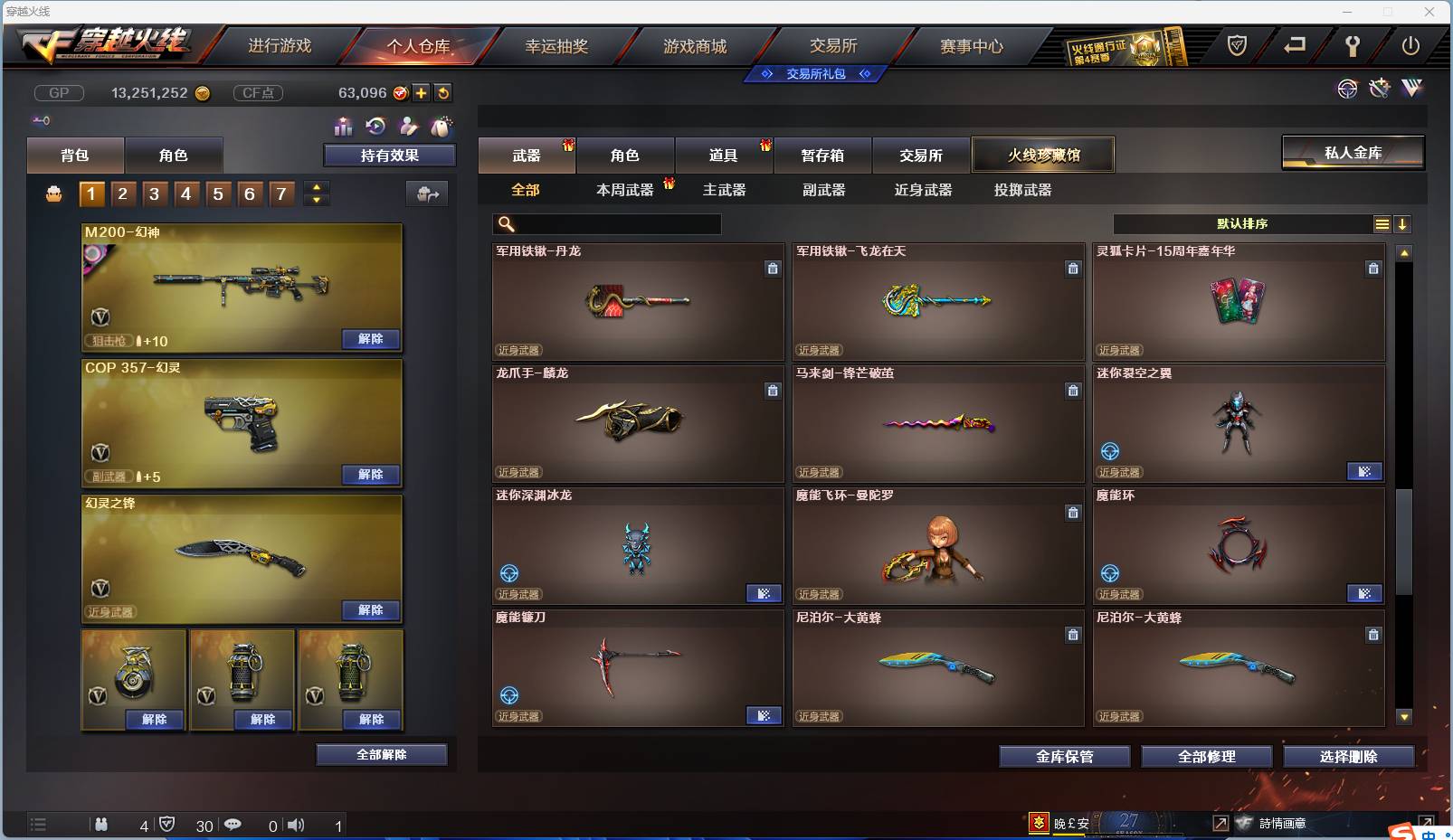Click the 全部解除 button below the backpack

click(382, 753)
